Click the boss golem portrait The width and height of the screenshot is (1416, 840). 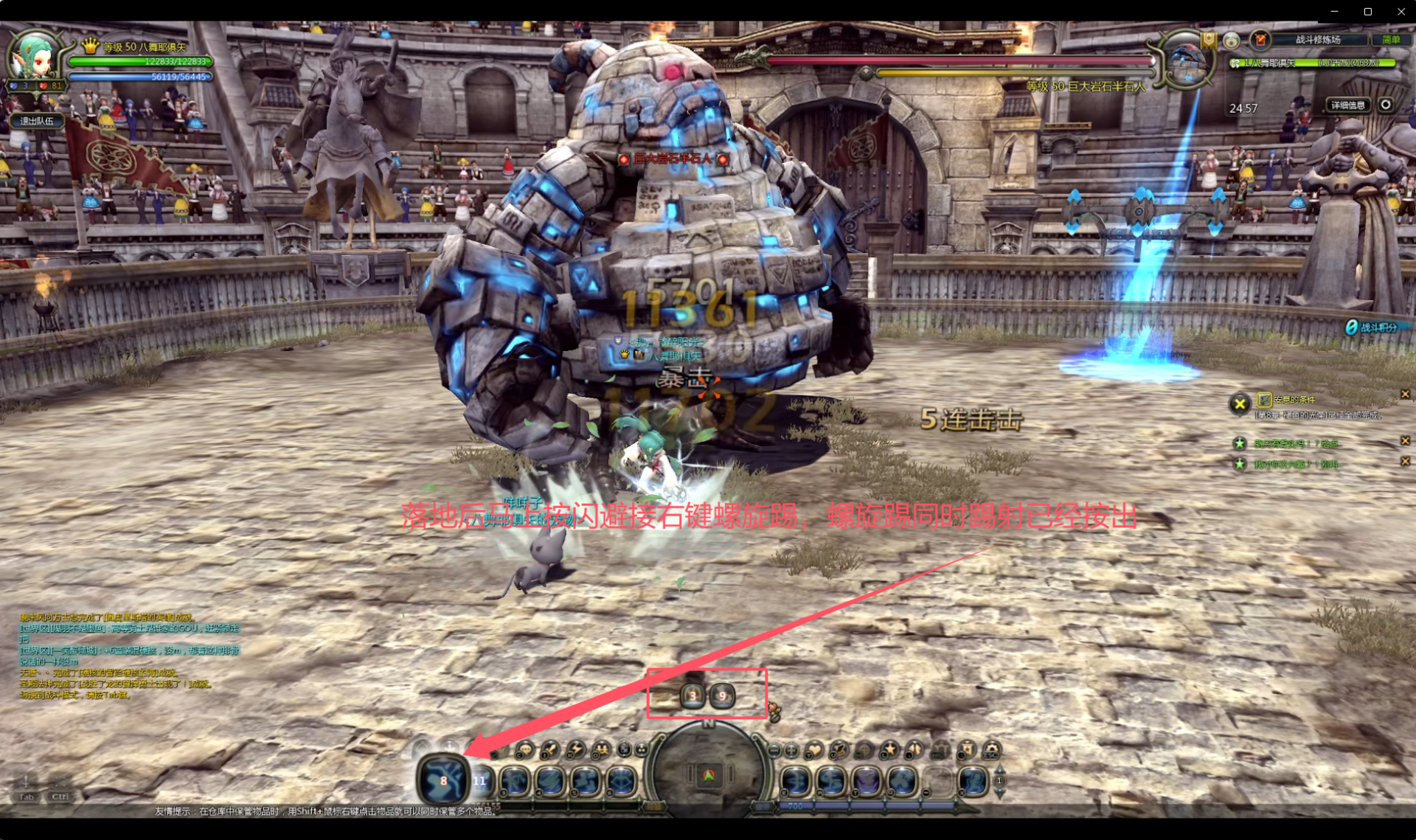pyautogui.click(x=1186, y=62)
